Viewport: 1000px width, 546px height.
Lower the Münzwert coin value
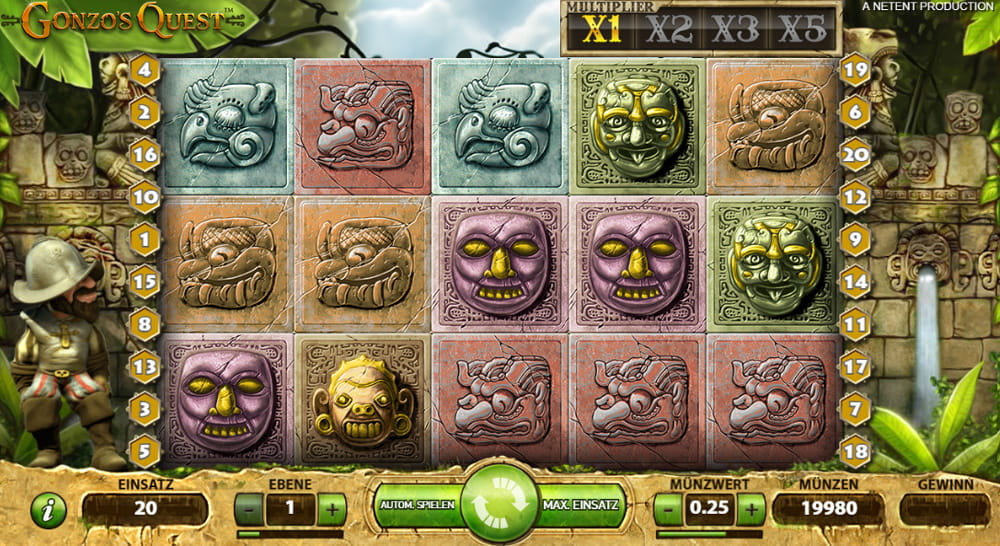tap(669, 509)
